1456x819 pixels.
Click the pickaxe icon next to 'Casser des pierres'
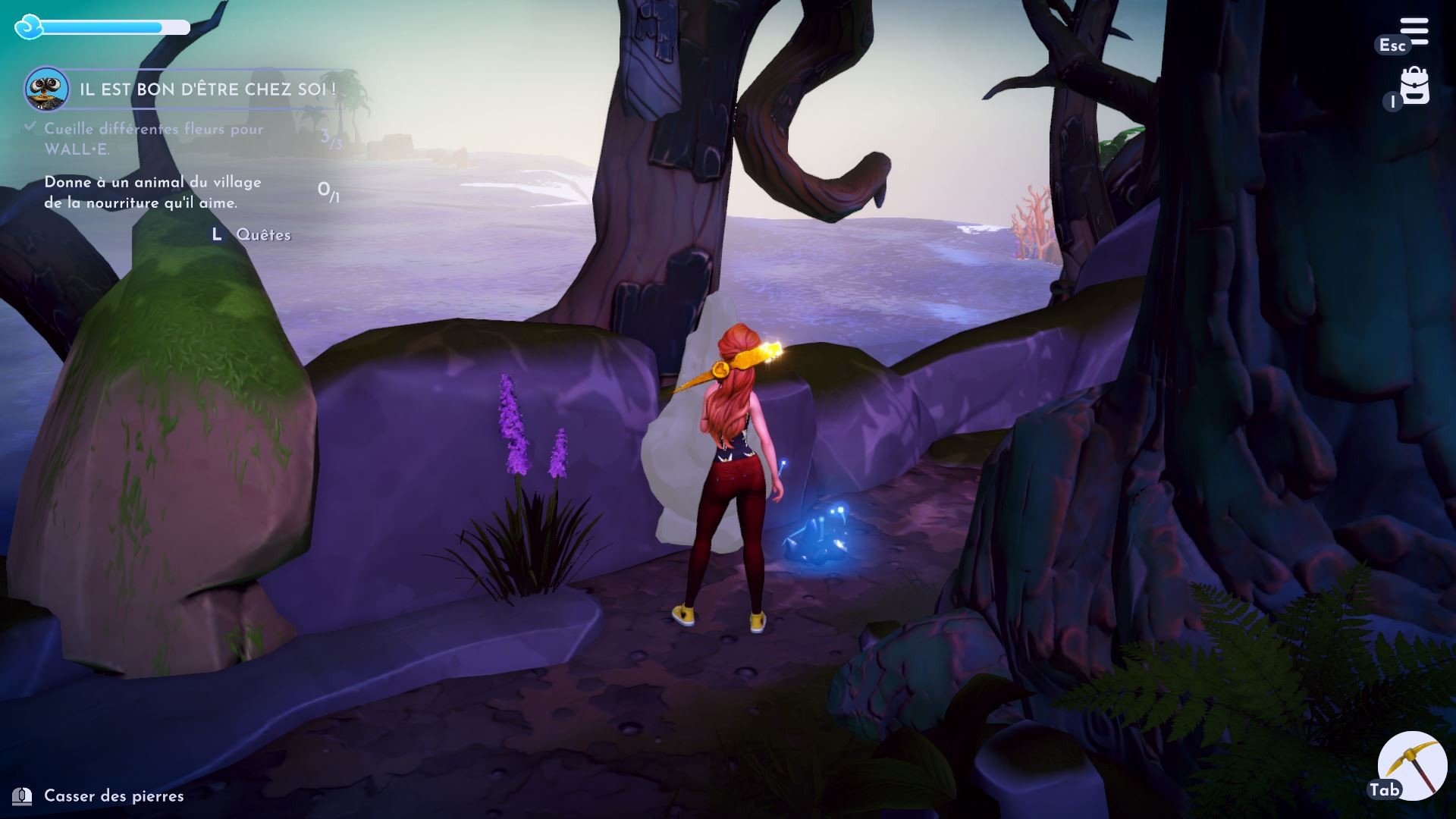coord(23,795)
